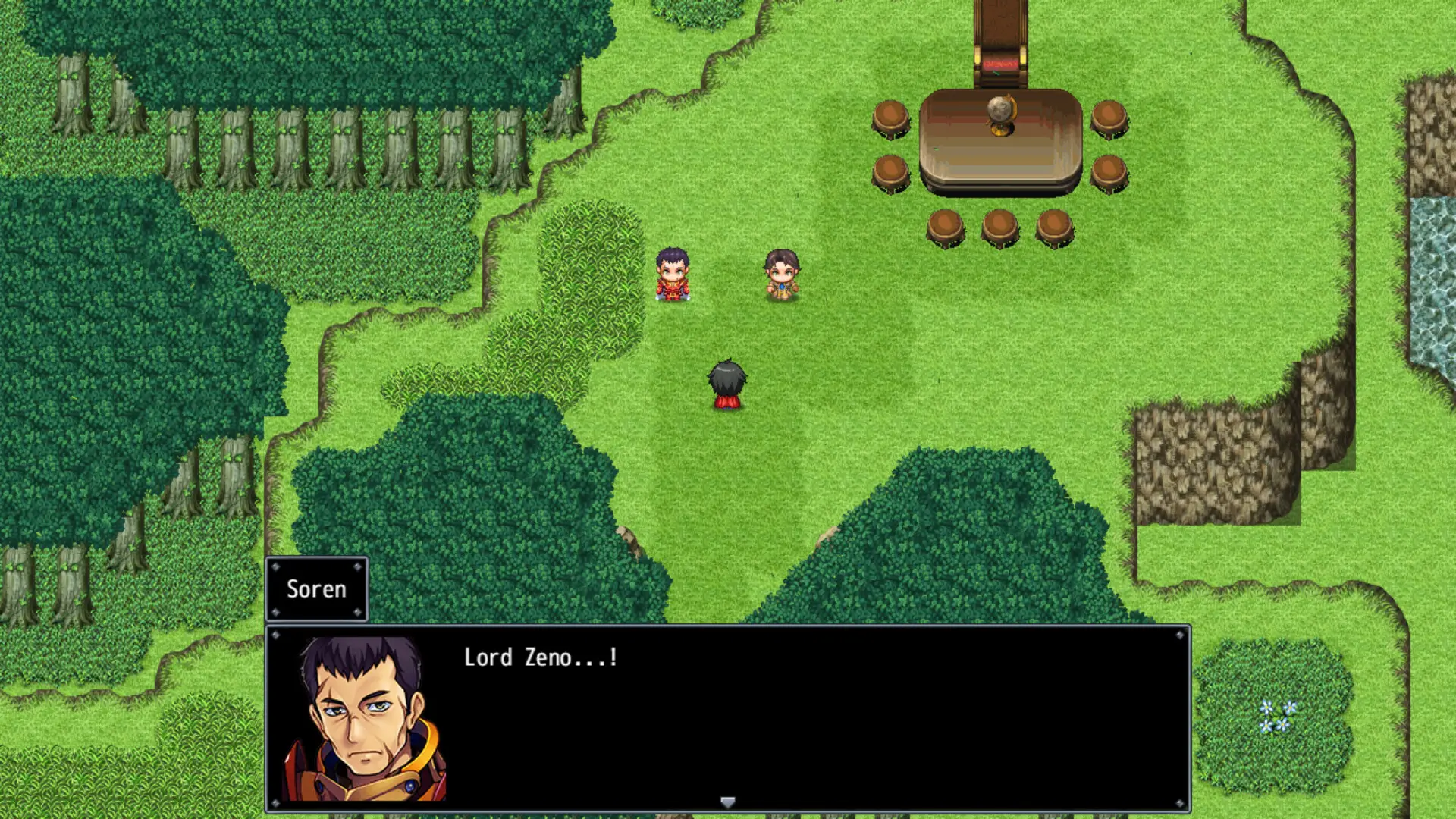
Task: Click the dialogue text 'Lord Zeno...!'
Action: (540, 658)
